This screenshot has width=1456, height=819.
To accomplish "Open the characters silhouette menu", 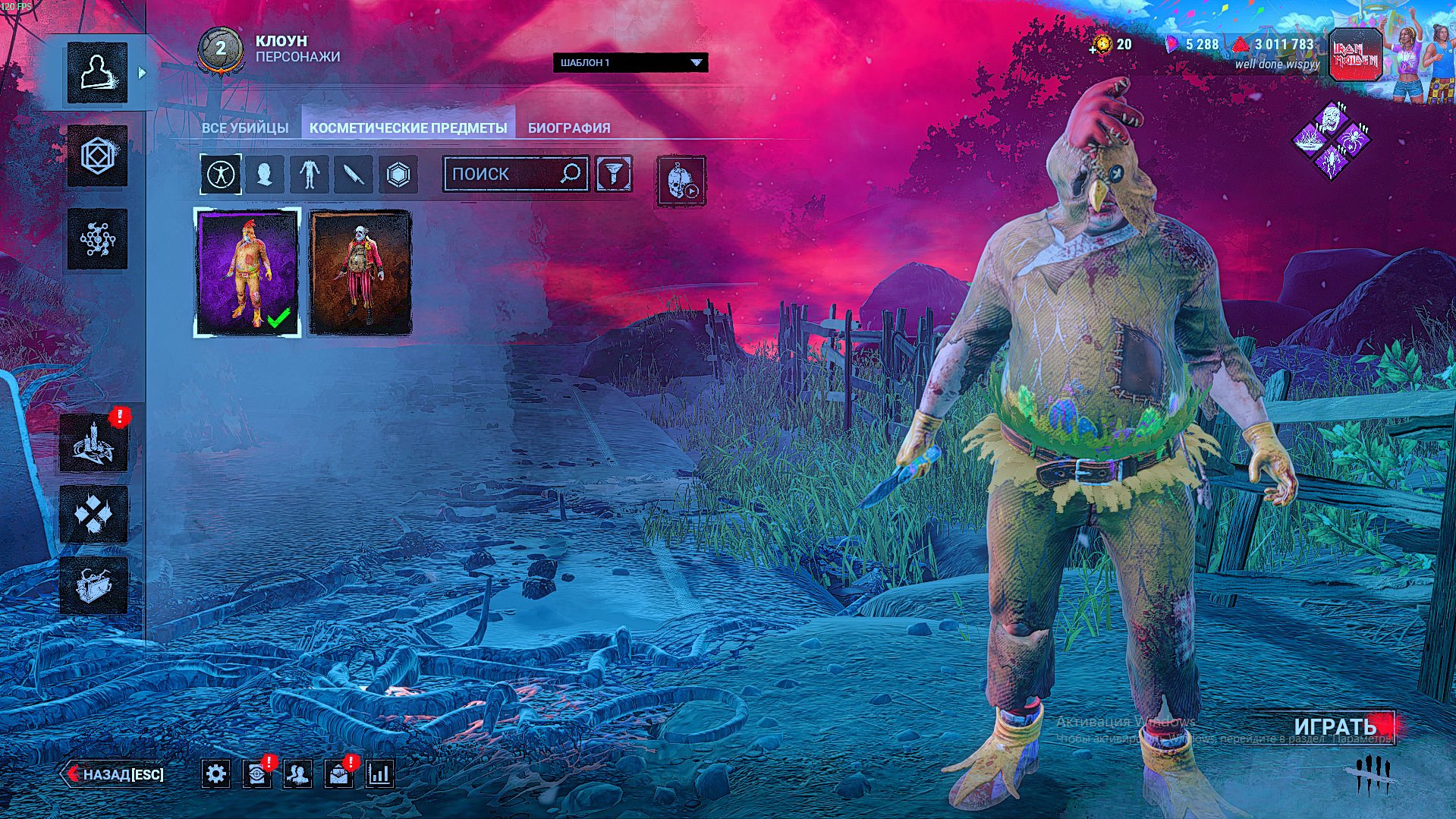I will point(97,73).
